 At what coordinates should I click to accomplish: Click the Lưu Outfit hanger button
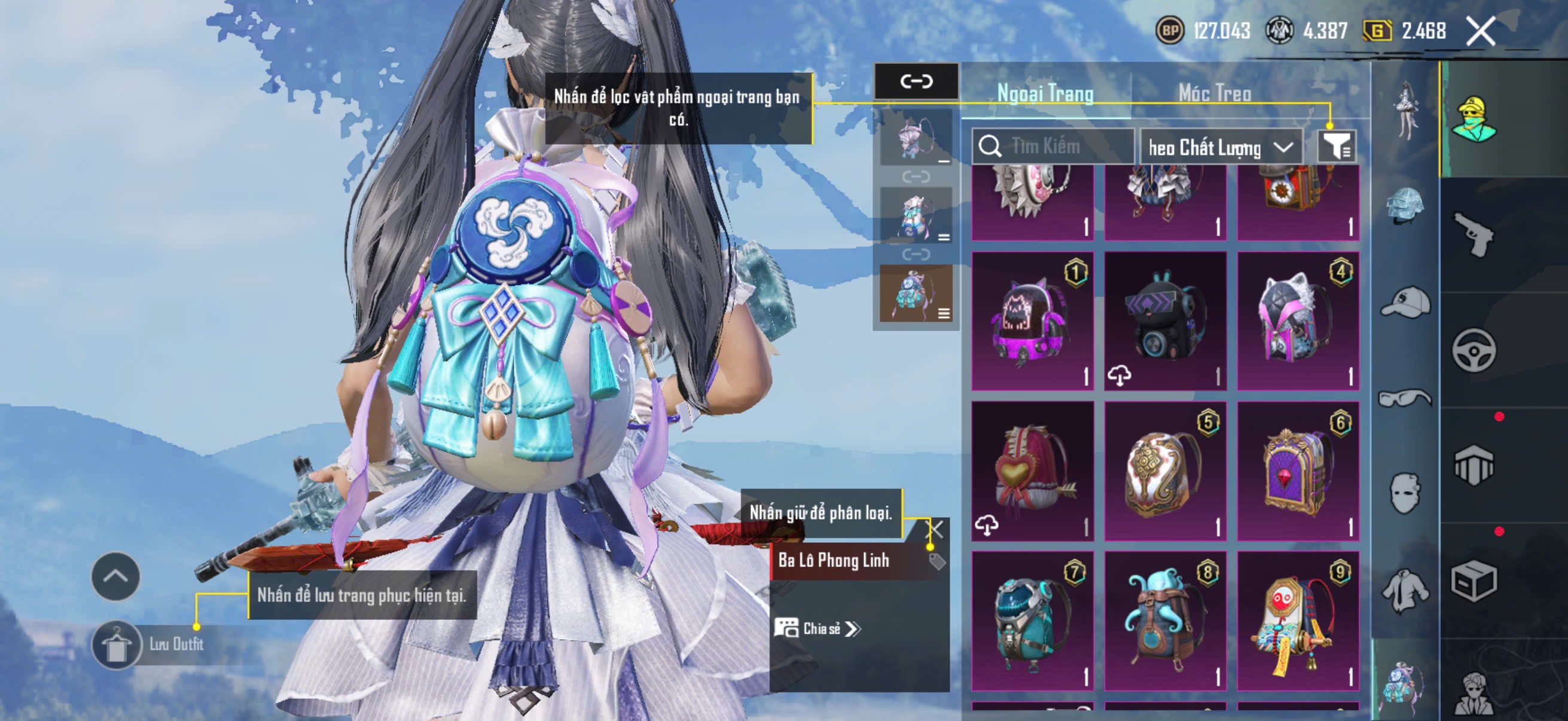pos(115,645)
